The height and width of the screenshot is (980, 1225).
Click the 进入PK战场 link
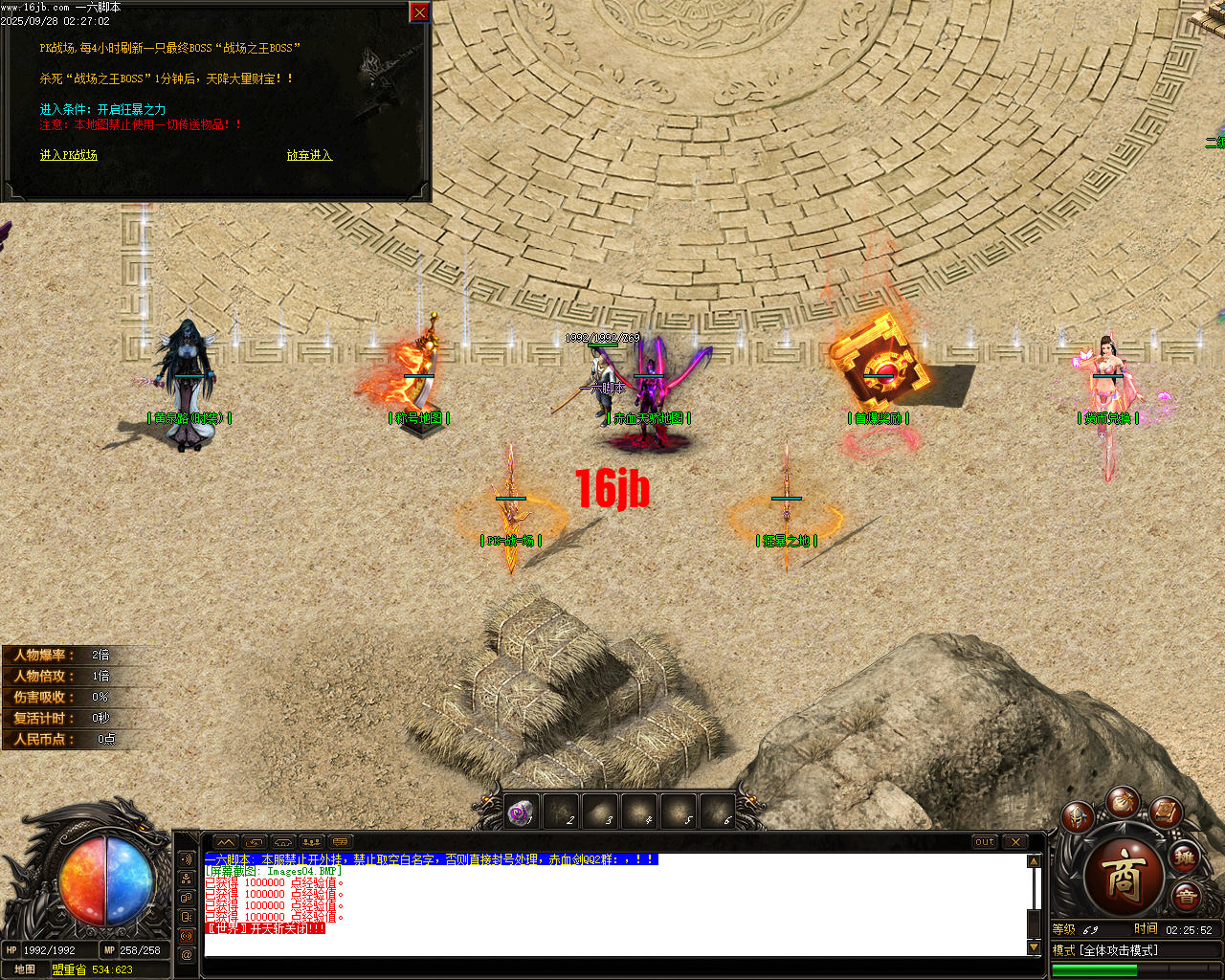[x=71, y=153]
